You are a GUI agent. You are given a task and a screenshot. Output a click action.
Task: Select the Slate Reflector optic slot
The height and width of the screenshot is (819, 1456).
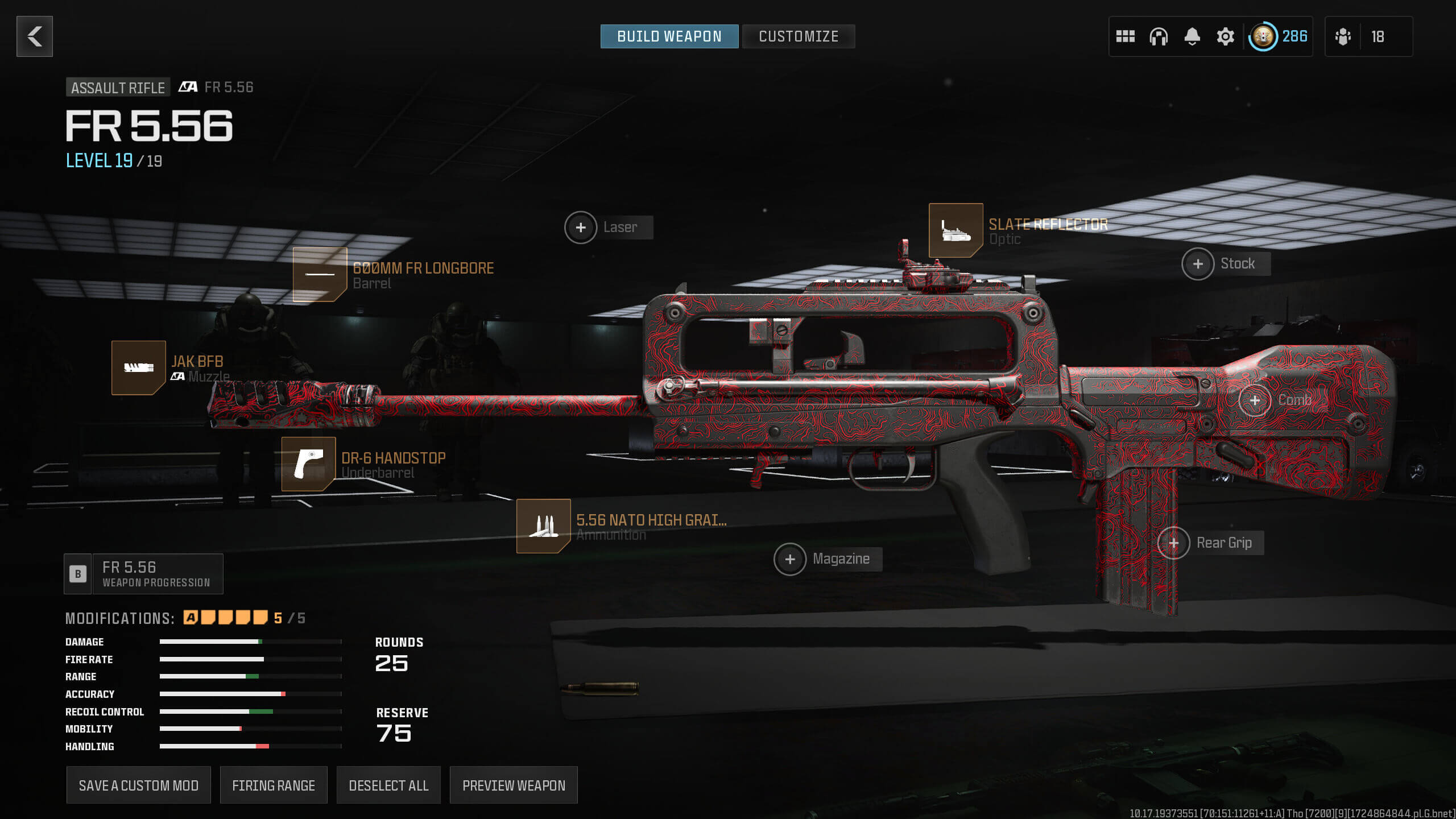coord(955,230)
